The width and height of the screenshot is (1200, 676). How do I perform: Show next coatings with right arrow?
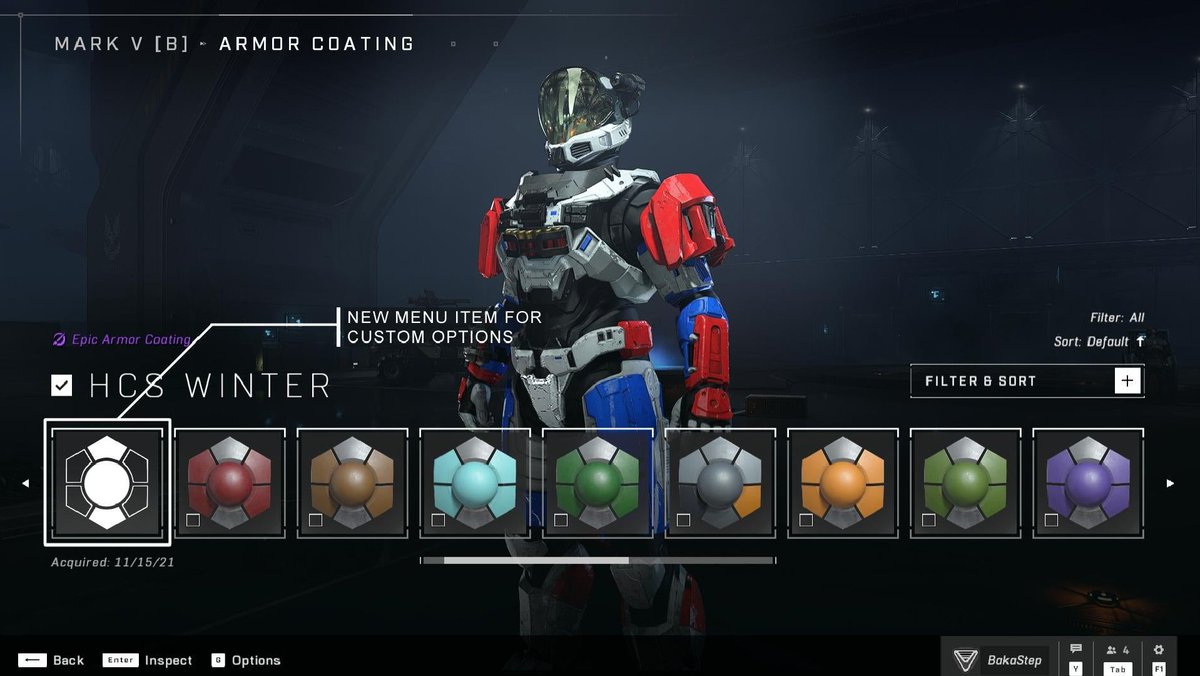(1170, 484)
